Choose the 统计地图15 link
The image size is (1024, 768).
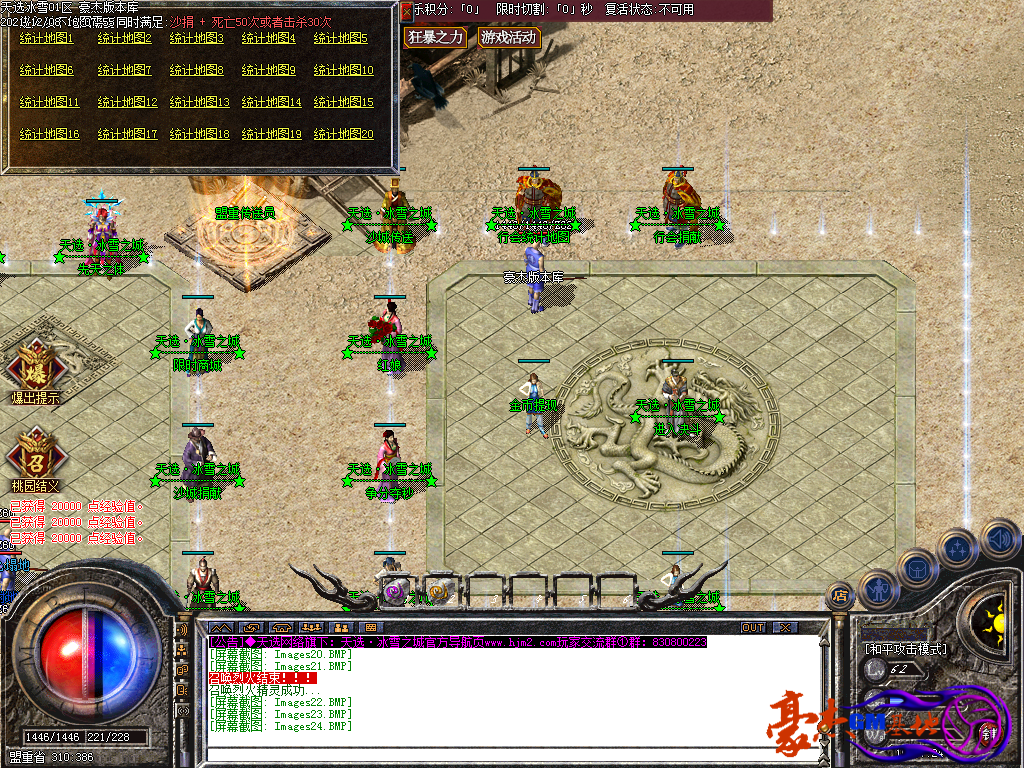tap(343, 103)
